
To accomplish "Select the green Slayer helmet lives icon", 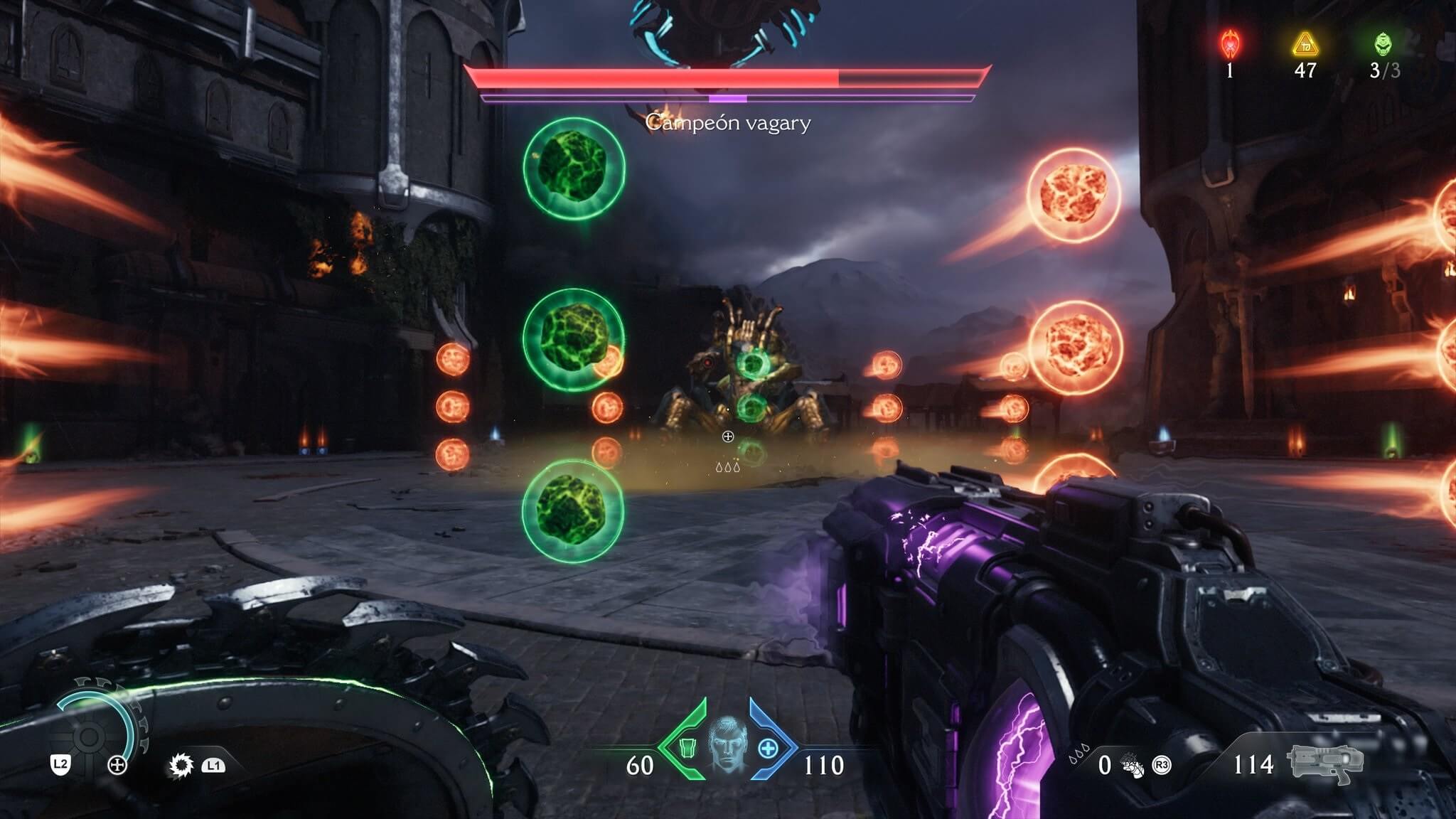I will click(1383, 44).
